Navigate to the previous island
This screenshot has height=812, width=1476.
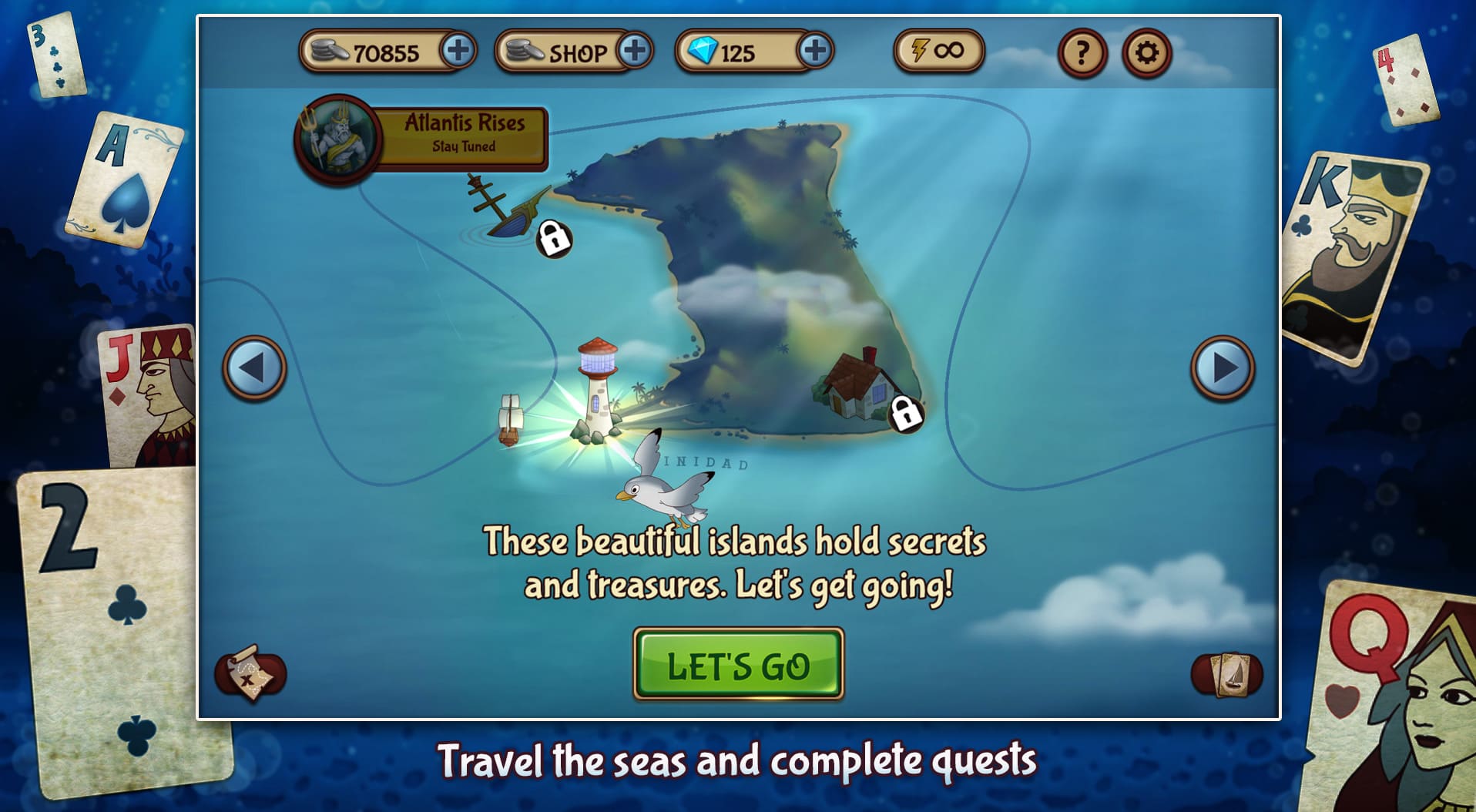click(254, 370)
